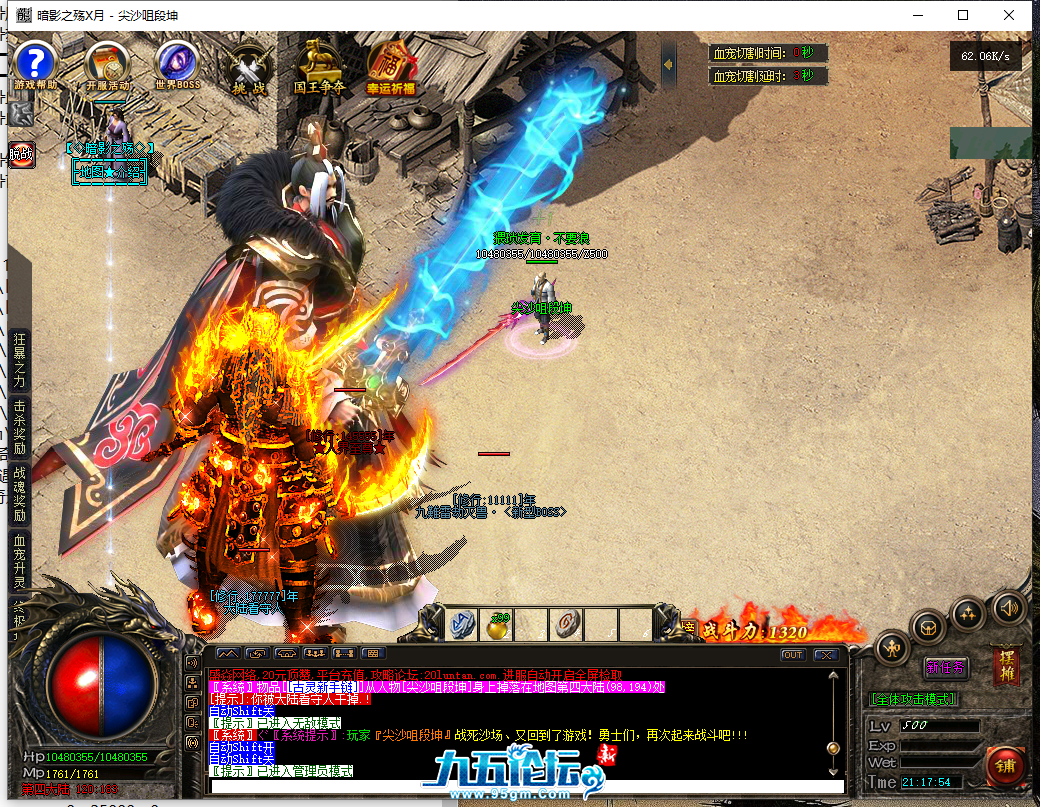Open the 开服活动 server event icon
This screenshot has height=807, width=1040.
107,63
